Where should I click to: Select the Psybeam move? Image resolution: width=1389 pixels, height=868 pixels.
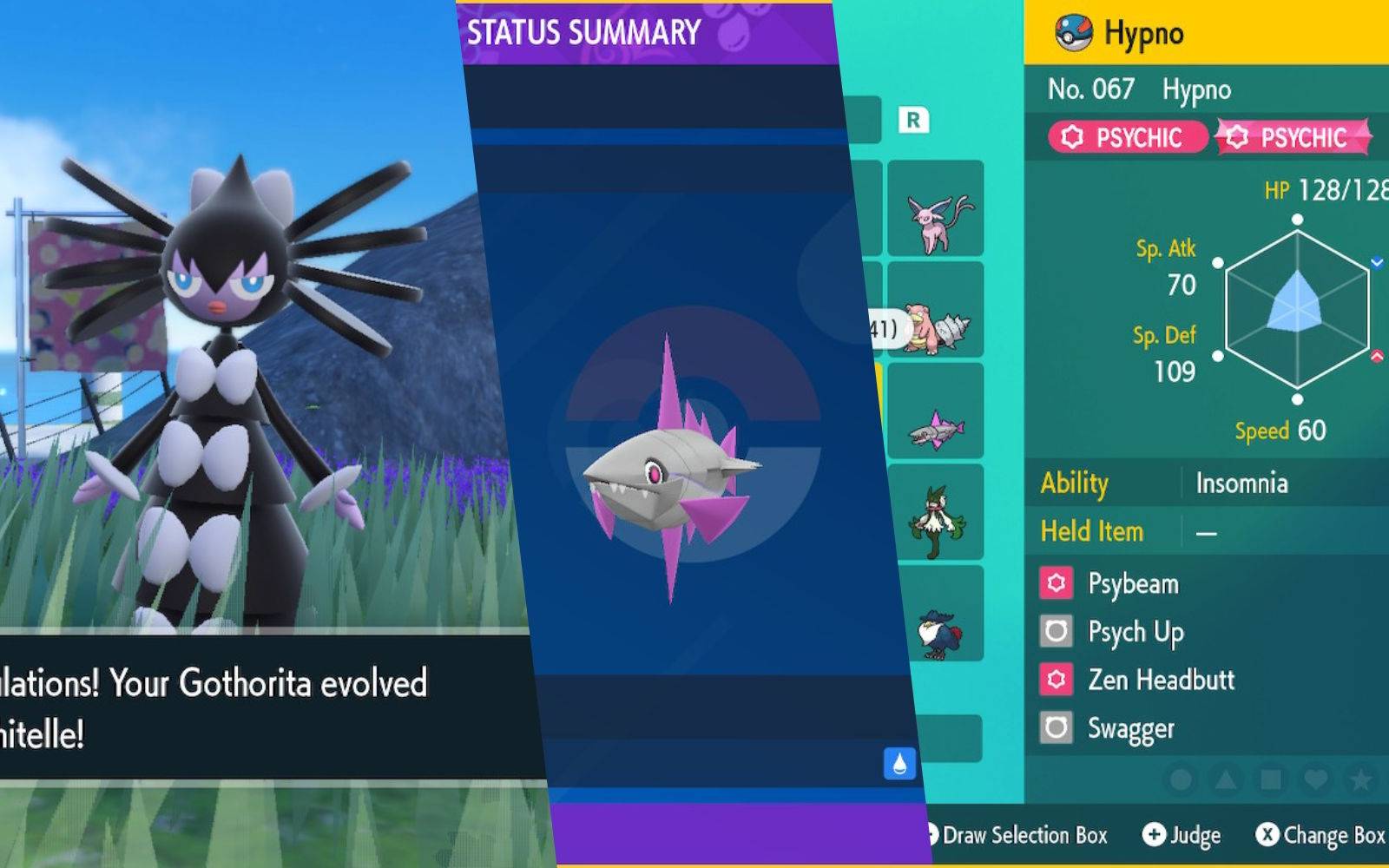coord(1133,583)
